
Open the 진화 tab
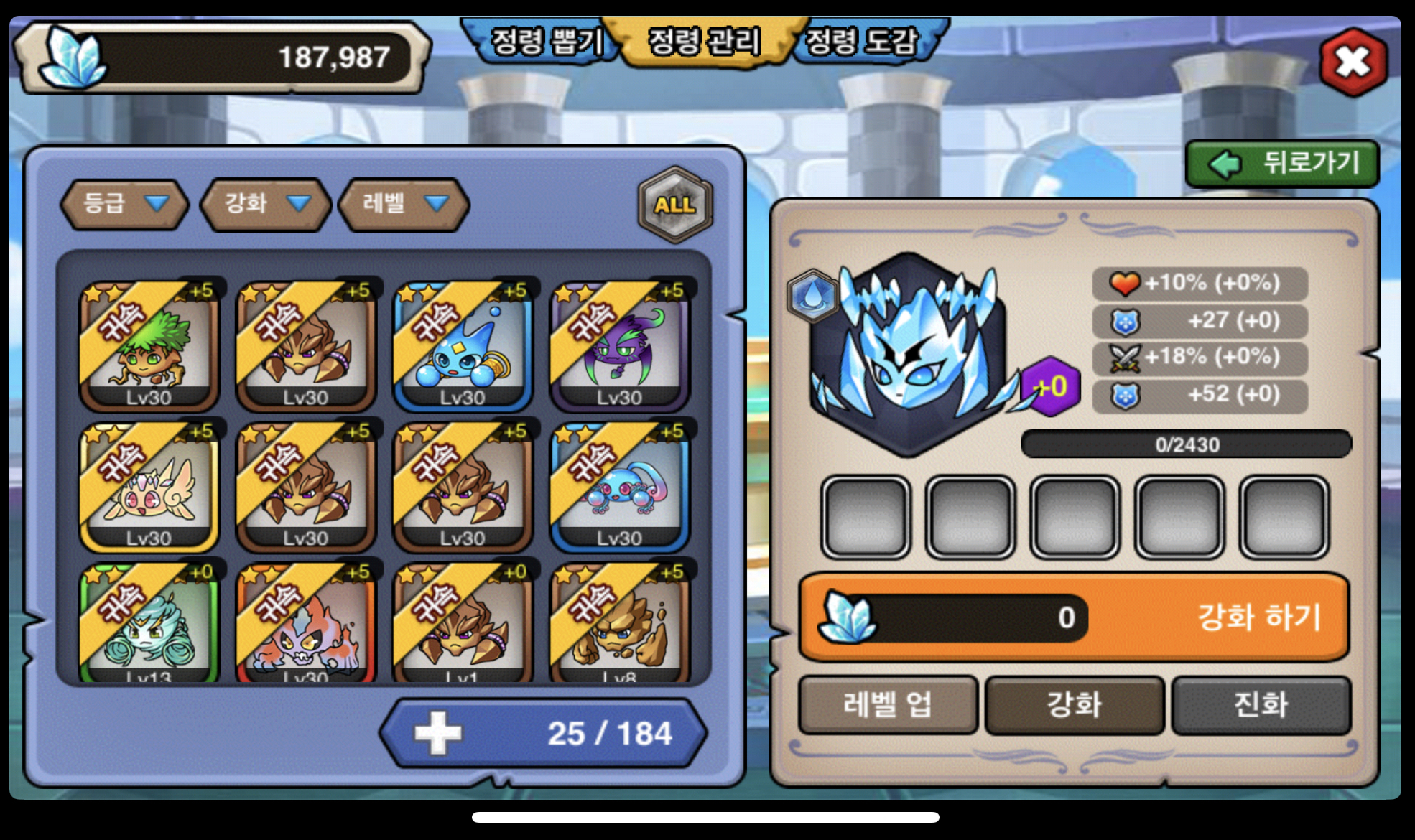pos(1261,704)
